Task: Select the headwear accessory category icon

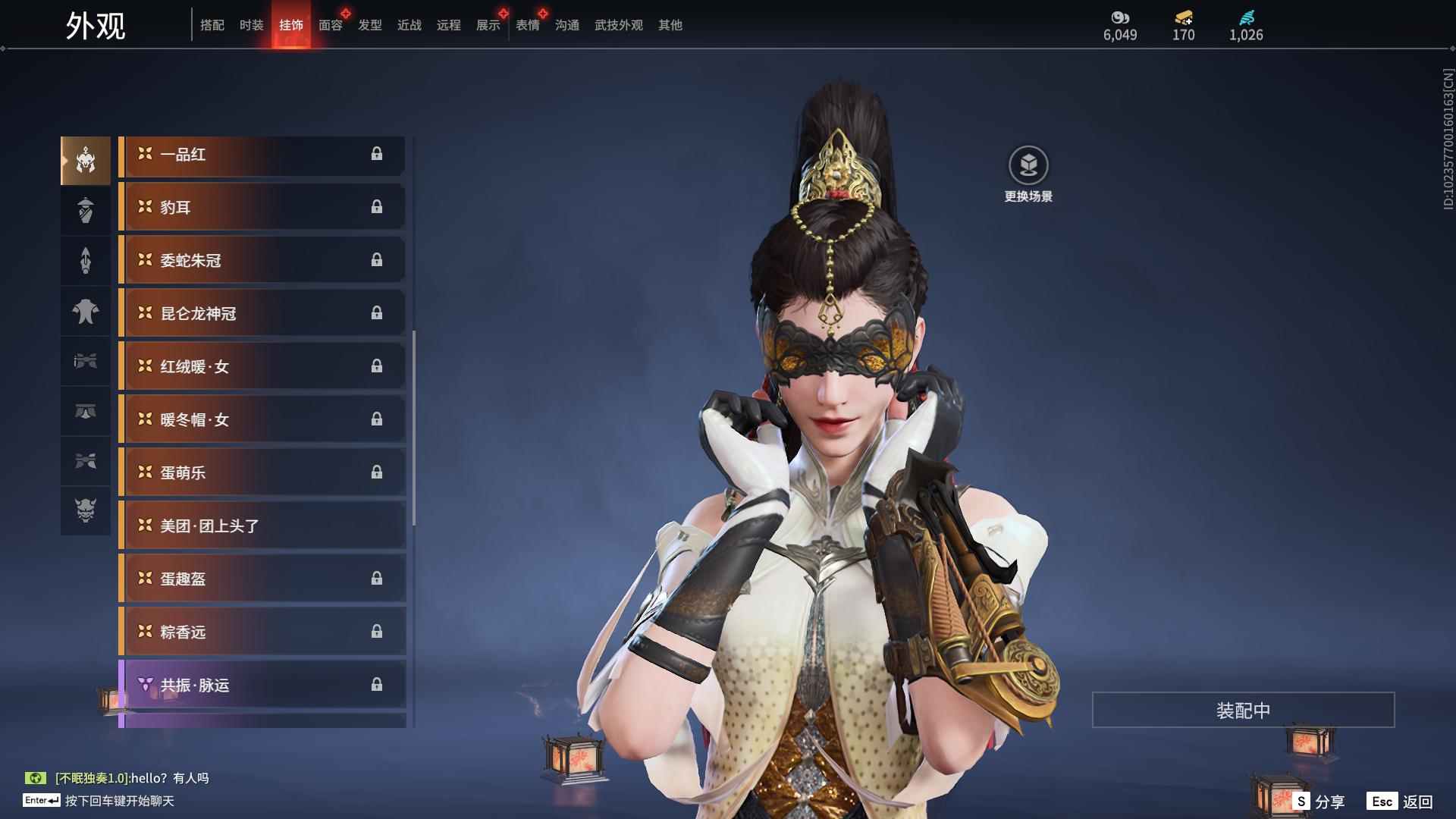Action: point(86,159)
